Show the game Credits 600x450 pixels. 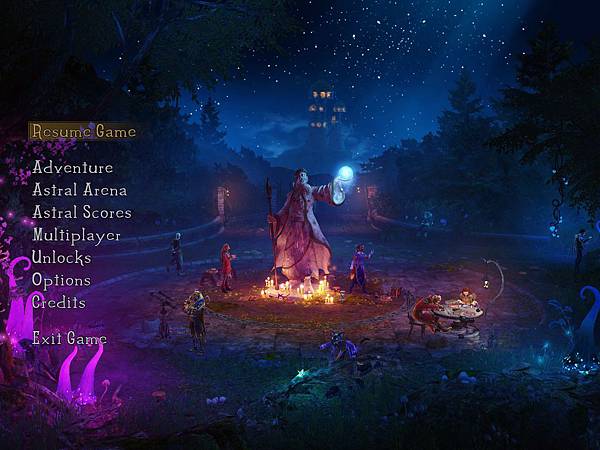(x=58, y=302)
